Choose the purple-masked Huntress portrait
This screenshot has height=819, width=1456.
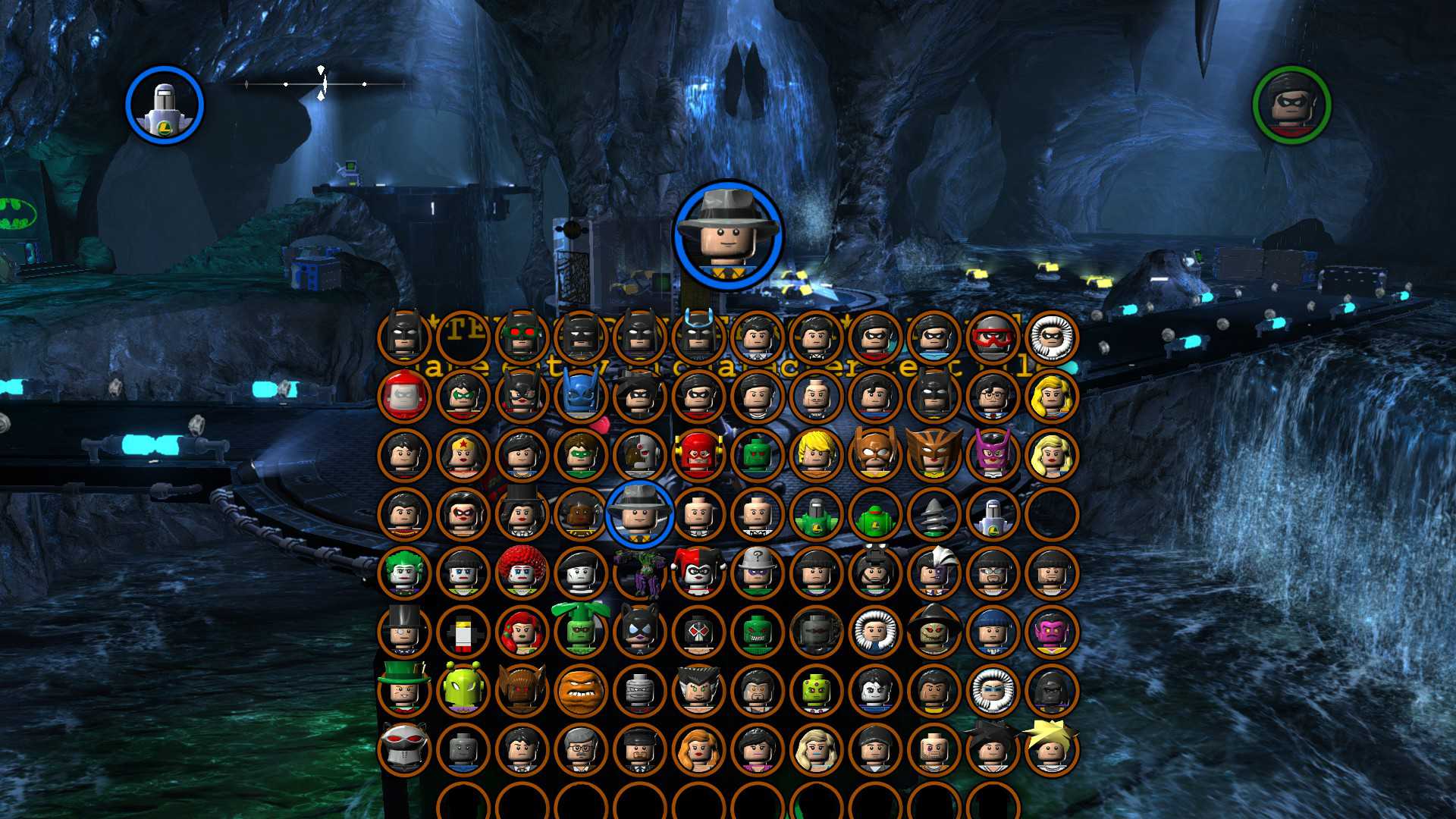click(x=993, y=455)
